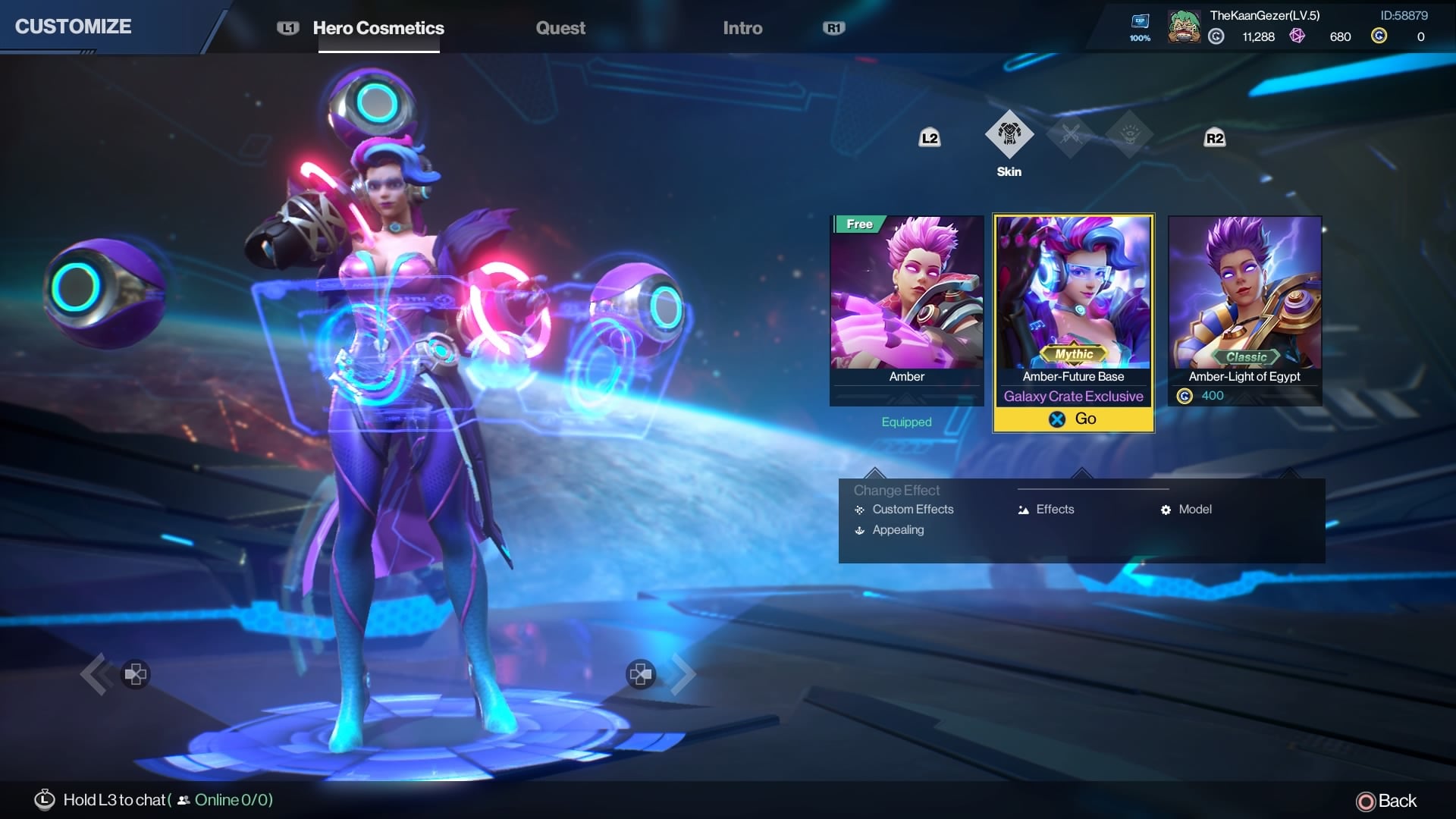
Task: Show the next hero with right arrow
Action: (x=682, y=674)
